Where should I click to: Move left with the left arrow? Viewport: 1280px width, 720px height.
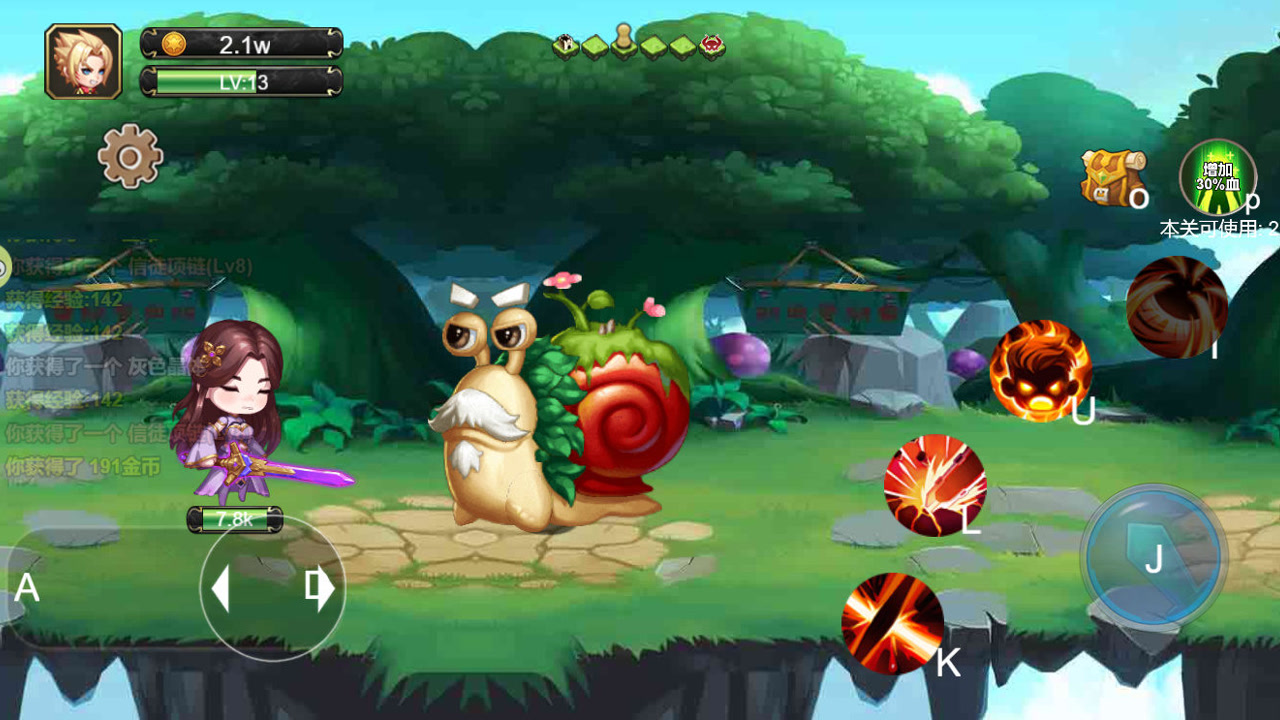[221, 589]
